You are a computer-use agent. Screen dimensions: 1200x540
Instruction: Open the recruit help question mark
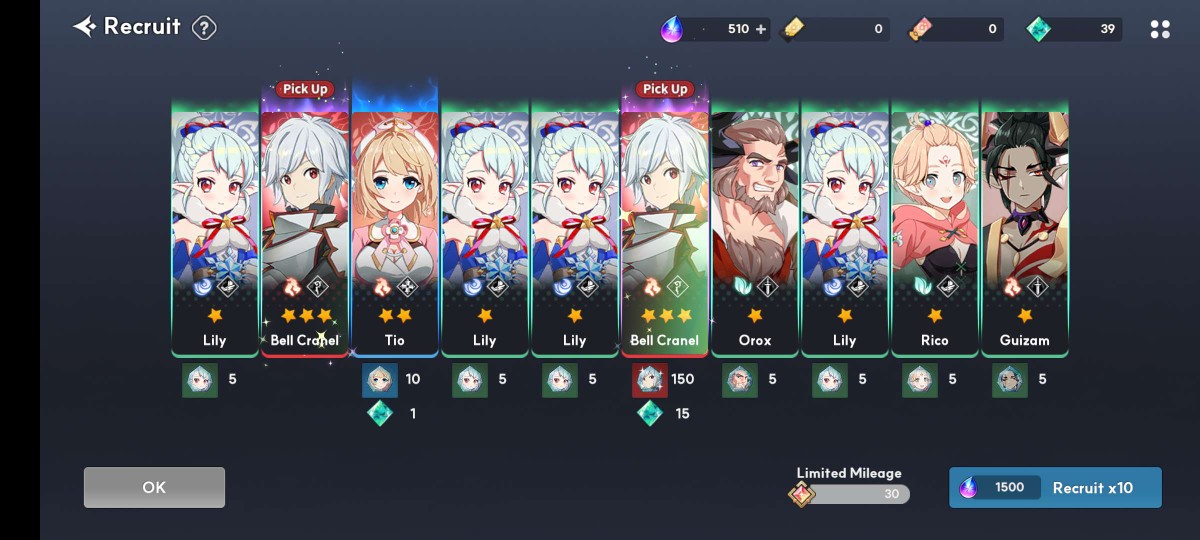(204, 28)
